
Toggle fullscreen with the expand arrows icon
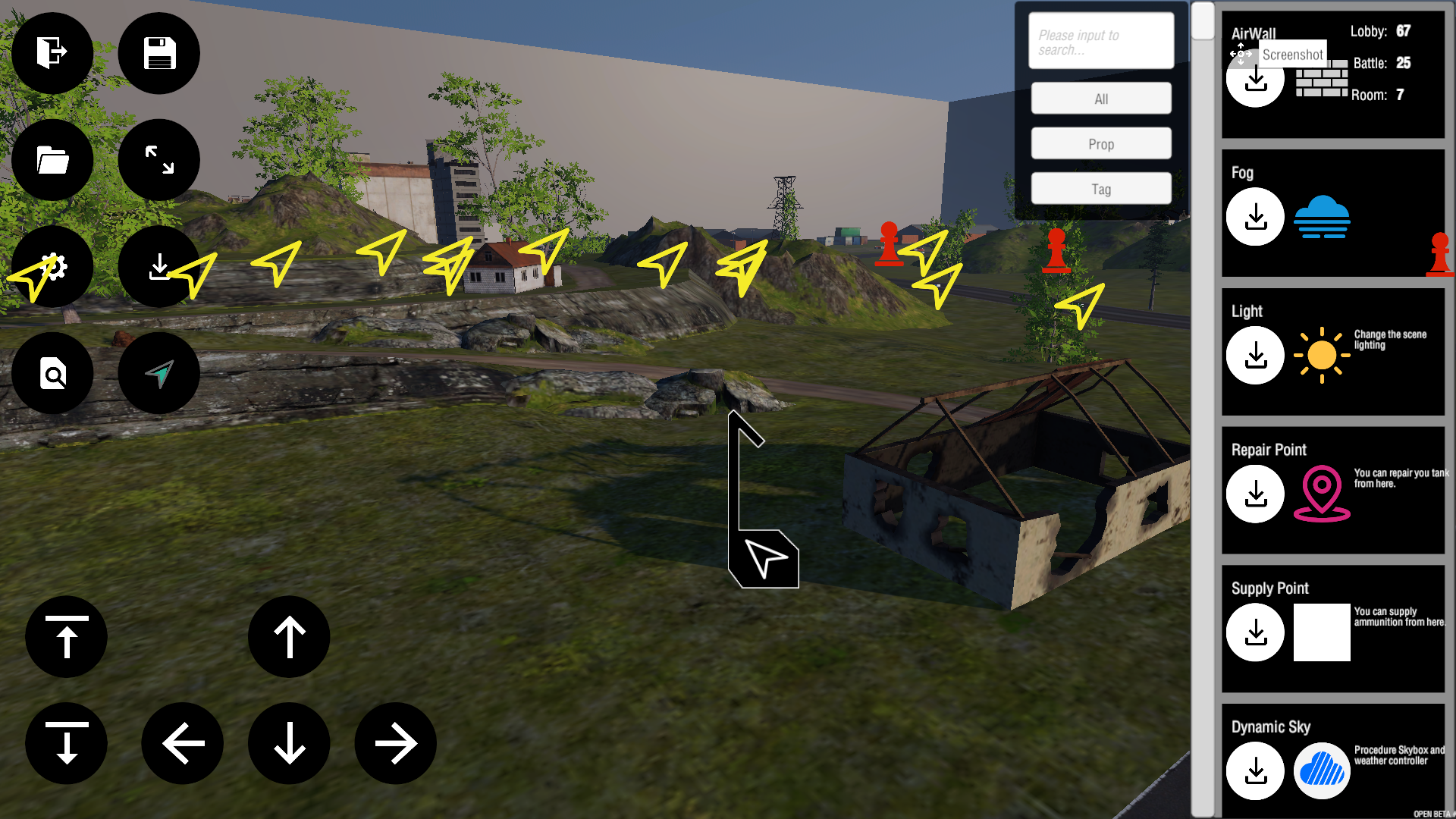coord(158,160)
